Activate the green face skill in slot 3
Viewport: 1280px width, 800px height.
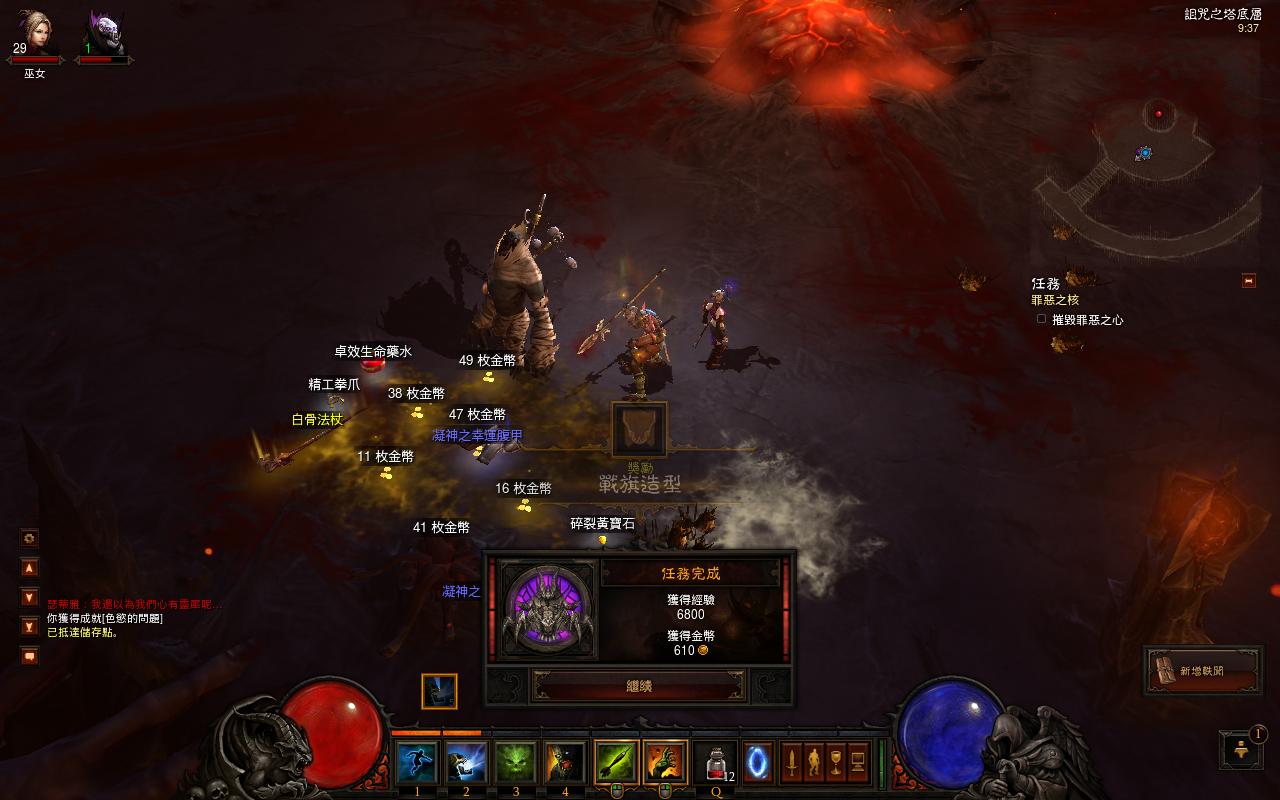[x=515, y=763]
